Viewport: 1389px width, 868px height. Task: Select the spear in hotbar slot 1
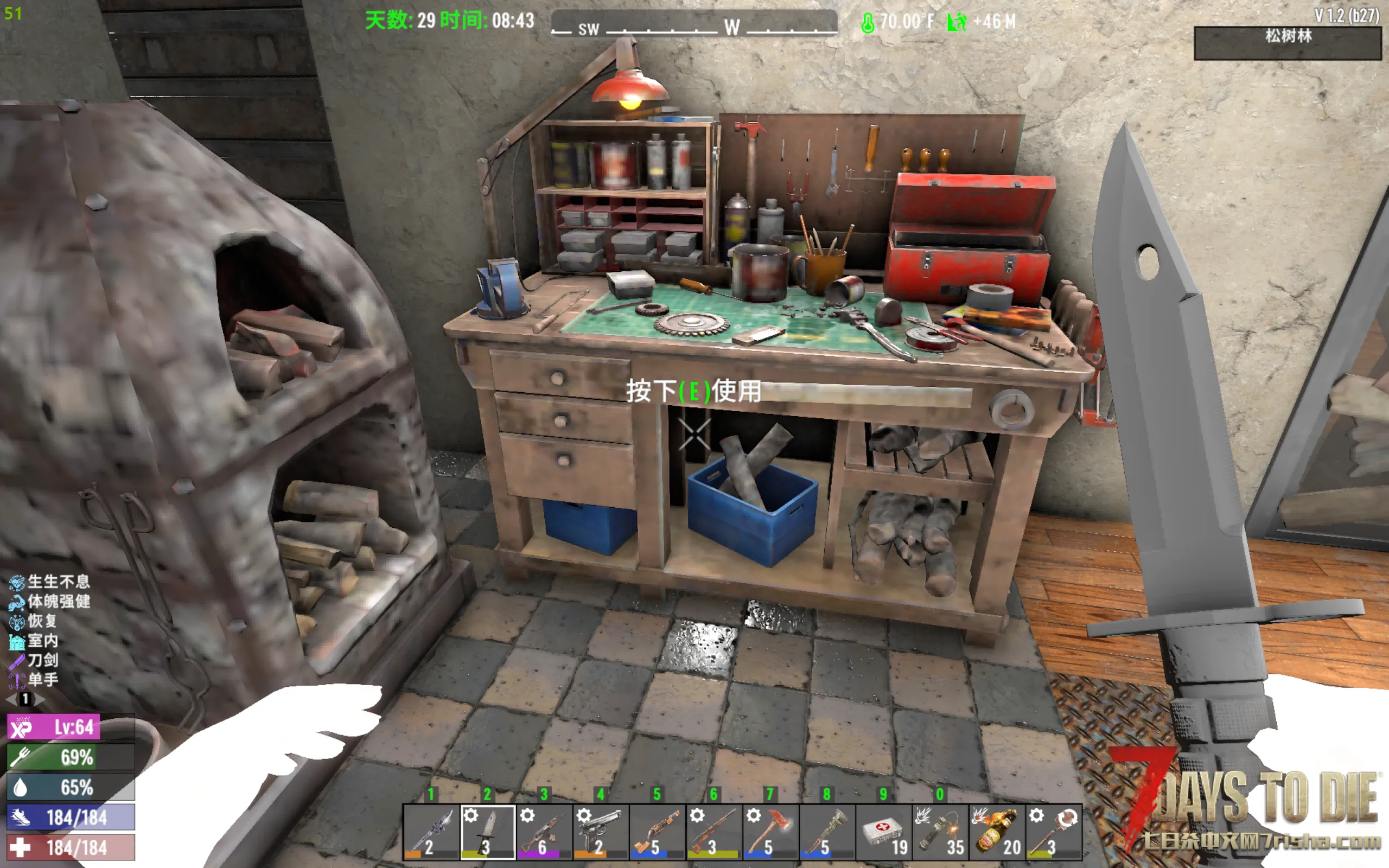431,832
